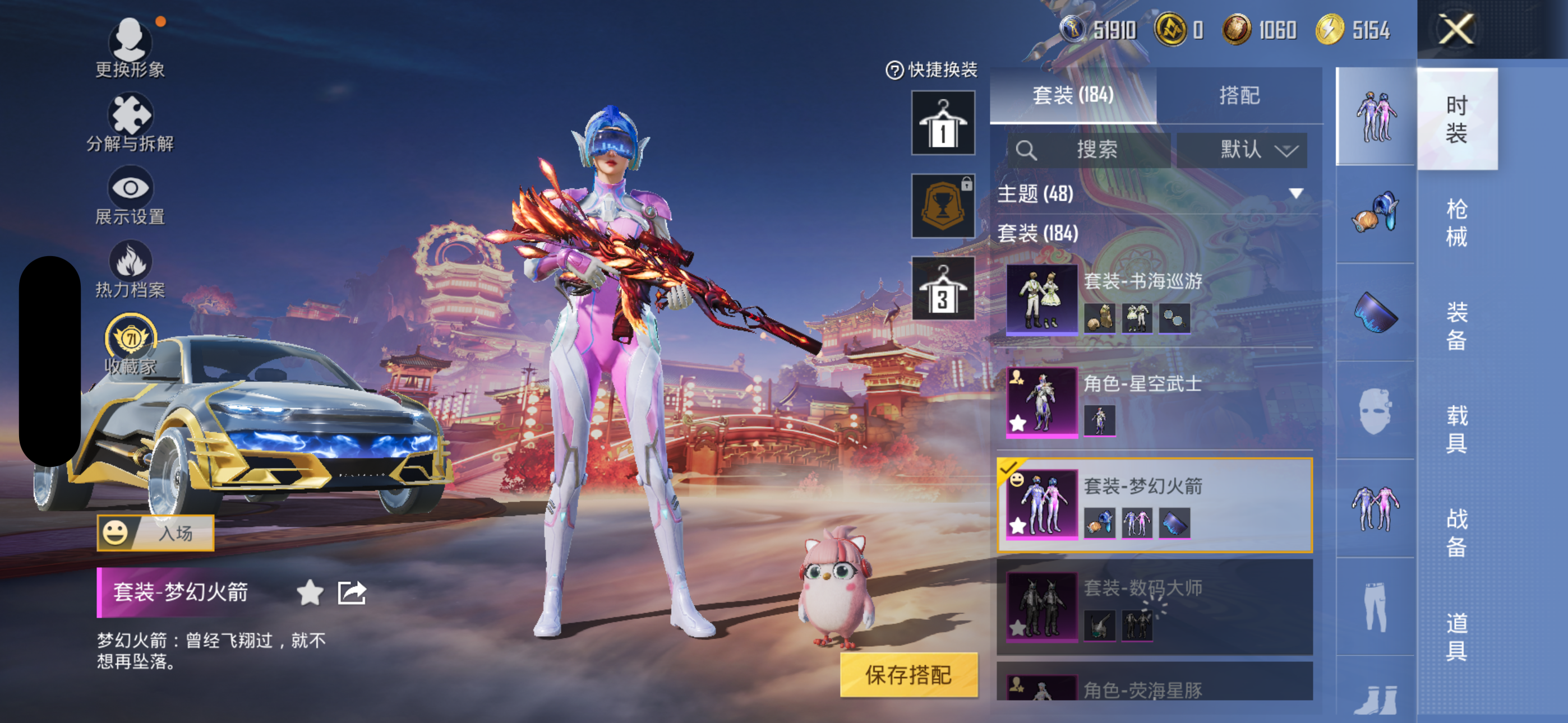Open 热力档案 heat archive
Viewport: 1568px width, 723px height.
[130, 269]
